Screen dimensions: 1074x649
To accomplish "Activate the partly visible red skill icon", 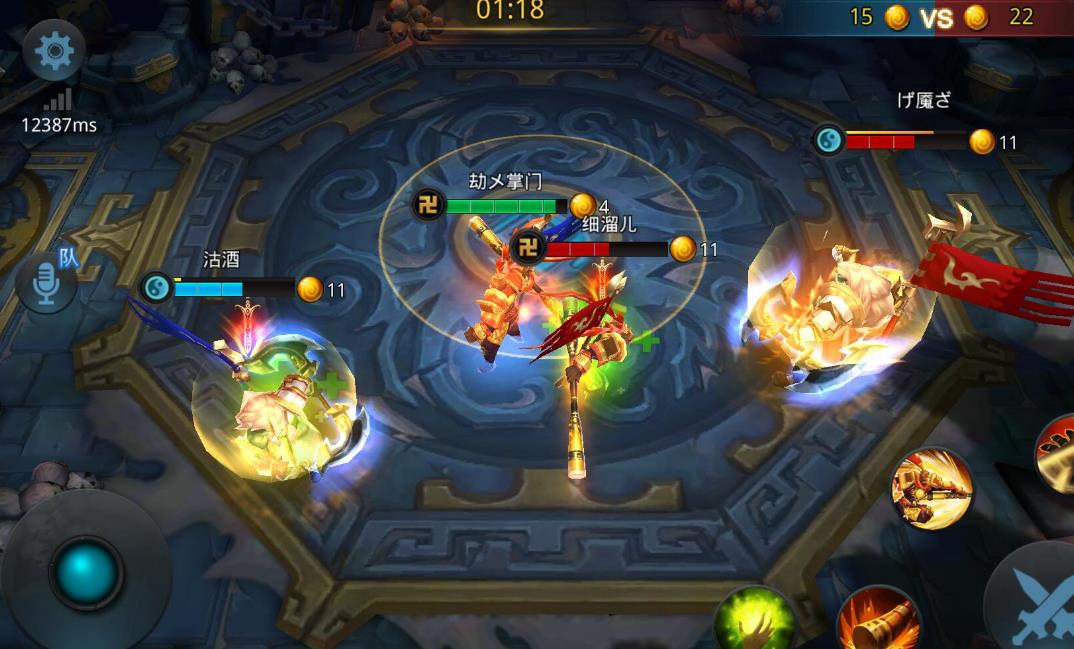I will [1058, 452].
